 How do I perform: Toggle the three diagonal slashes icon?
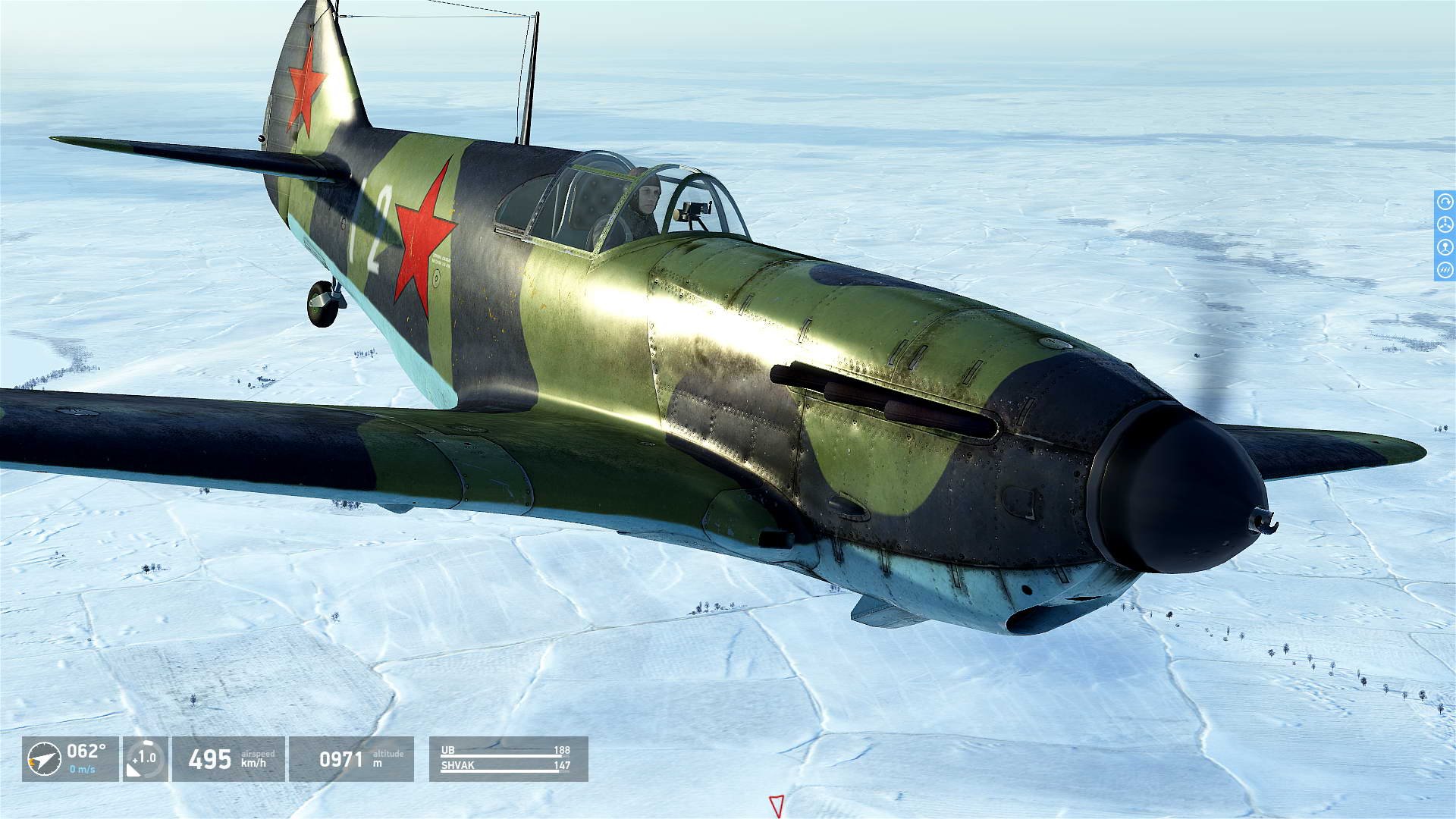(1445, 269)
